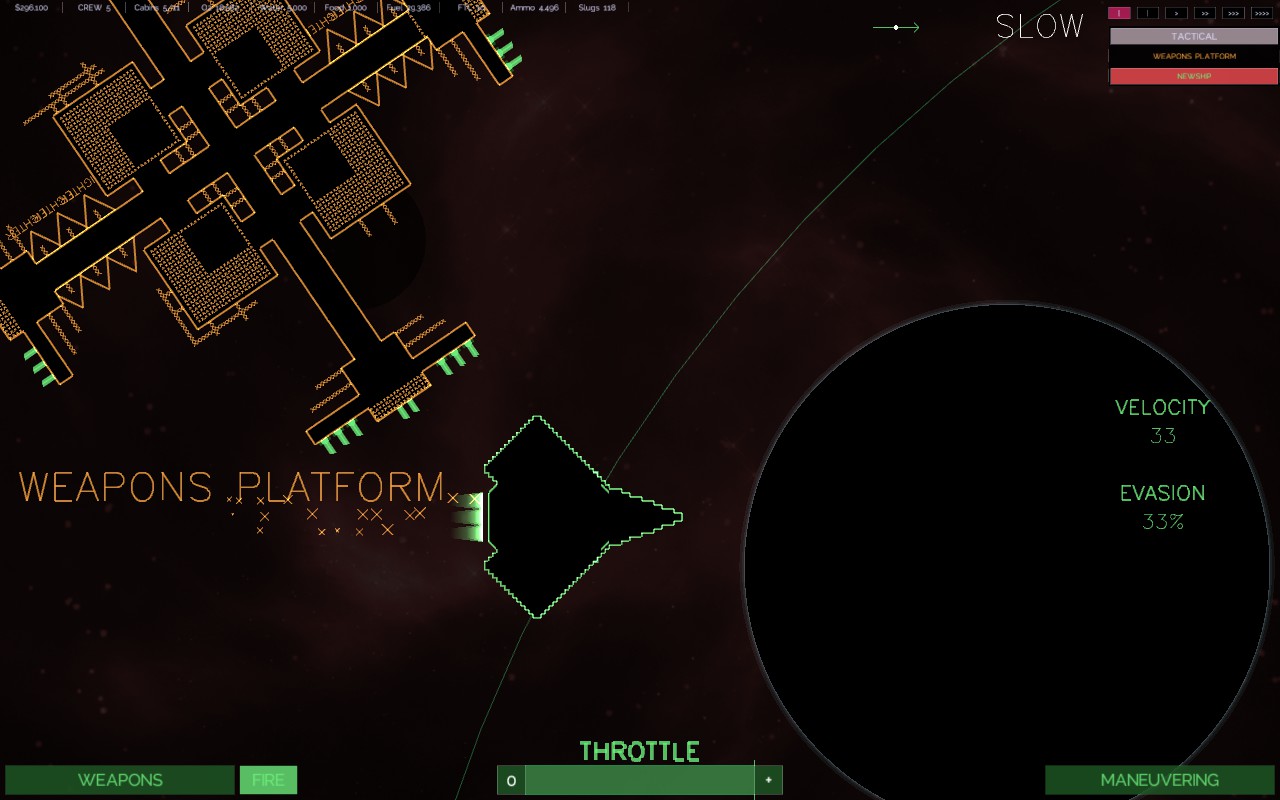Set game speed to single arrow
The image size is (1280, 800).
coord(1176,13)
